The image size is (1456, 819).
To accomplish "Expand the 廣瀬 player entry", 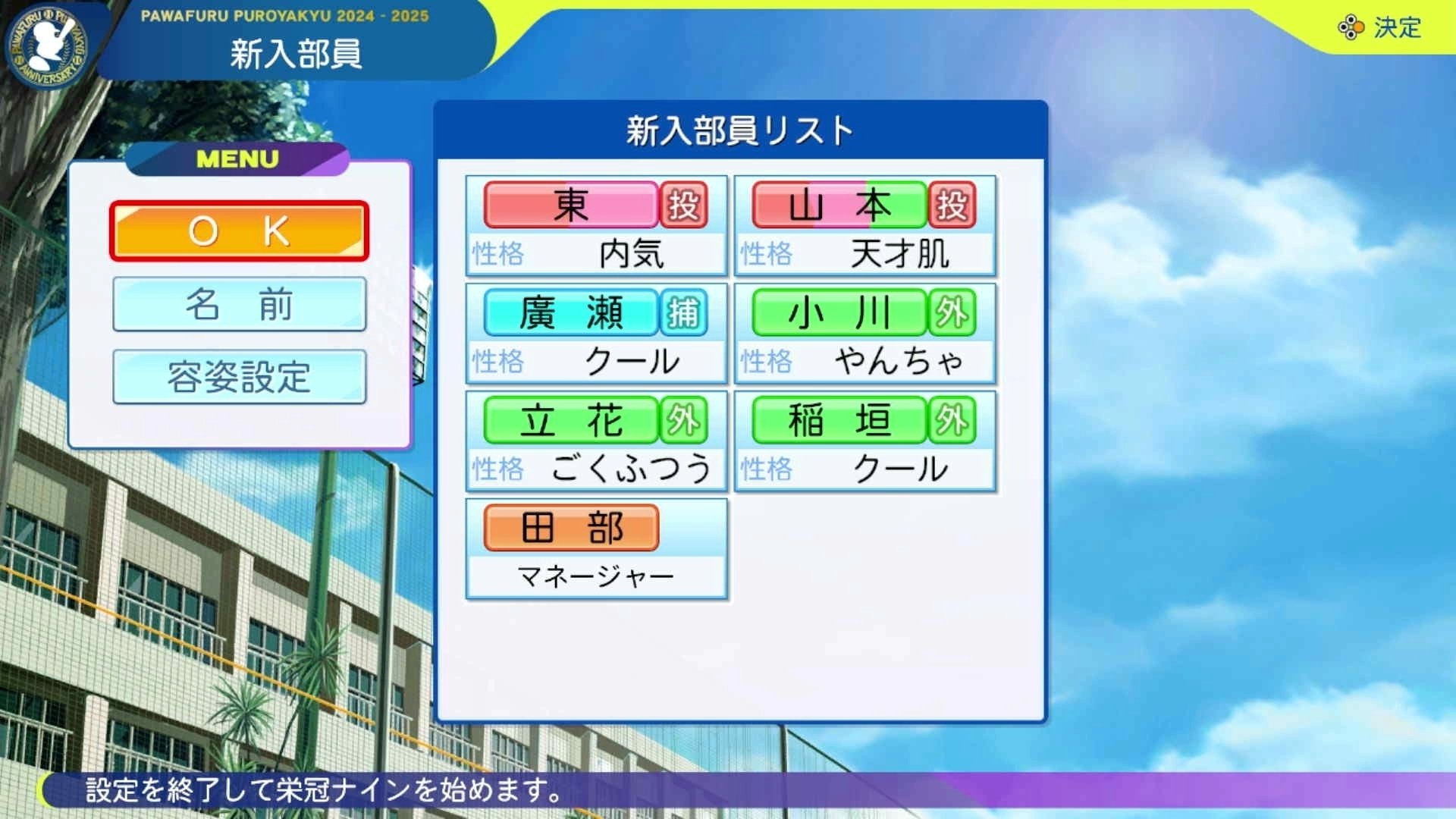I will pyautogui.click(x=573, y=312).
